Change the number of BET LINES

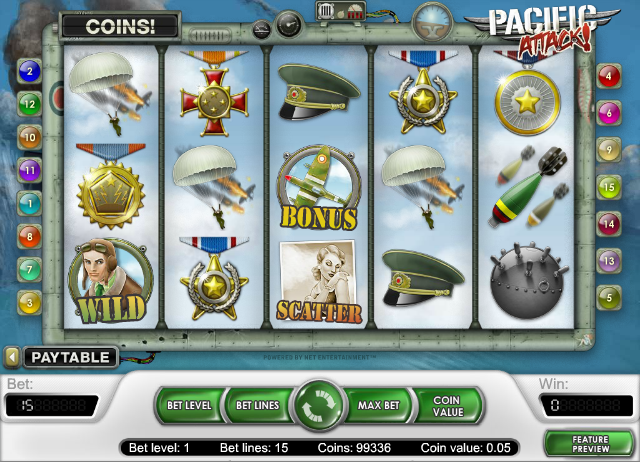[256, 406]
